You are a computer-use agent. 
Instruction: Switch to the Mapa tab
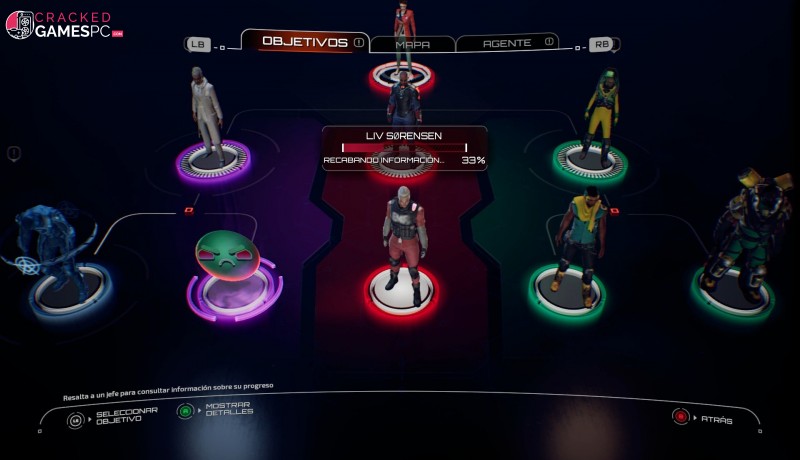[412, 44]
